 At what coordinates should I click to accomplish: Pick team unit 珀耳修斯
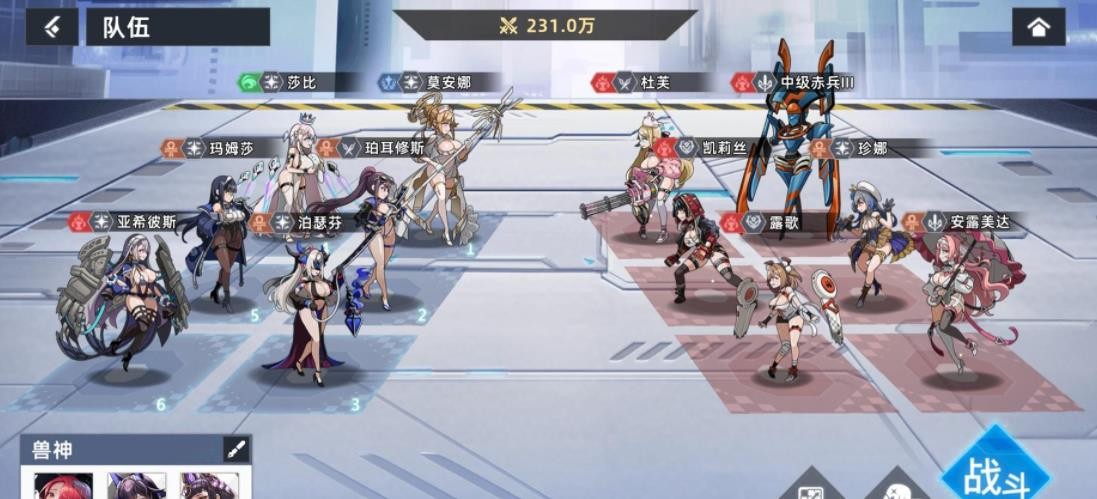tap(380, 240)
